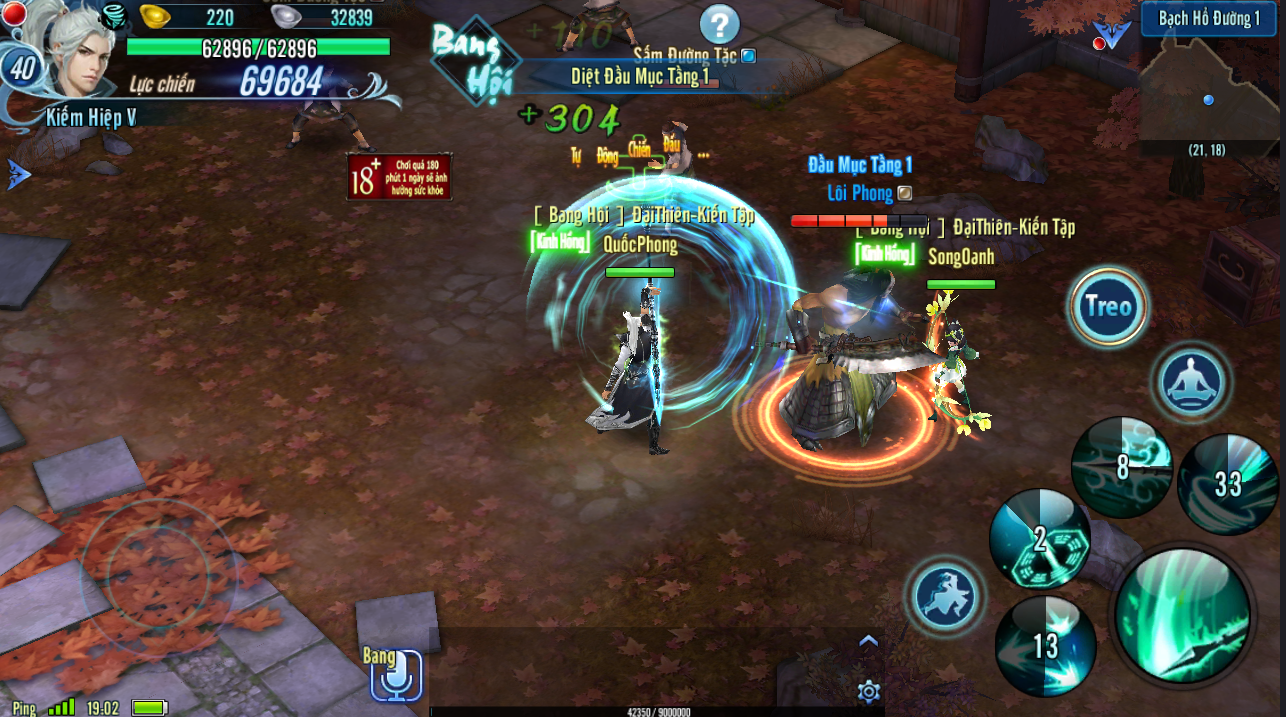This screenshot has width=1286, height=717.
Task: Click the red dot notification icon
Action: 13,14
